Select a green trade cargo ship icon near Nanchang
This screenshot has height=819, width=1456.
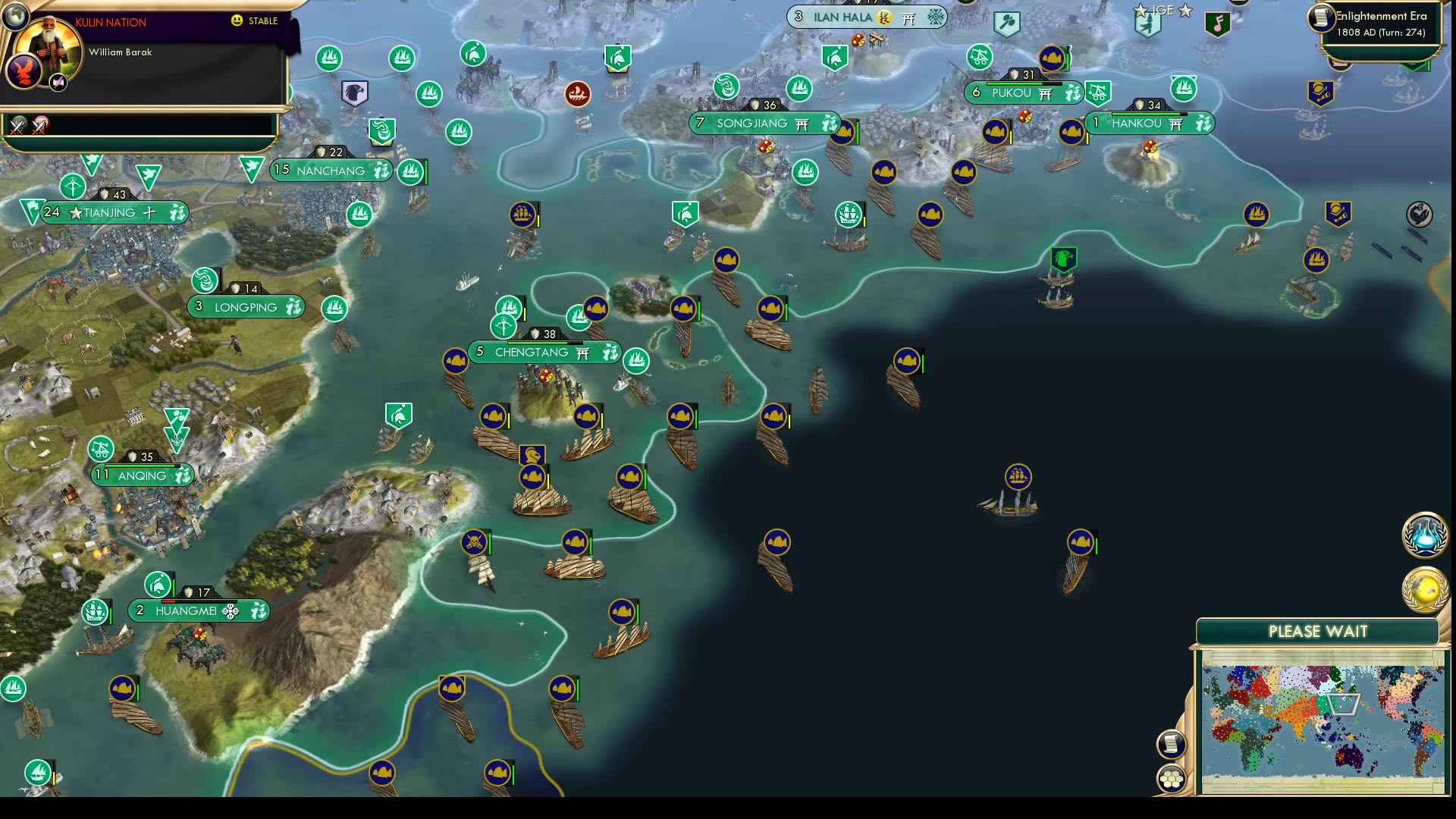(x=410, y=171)
